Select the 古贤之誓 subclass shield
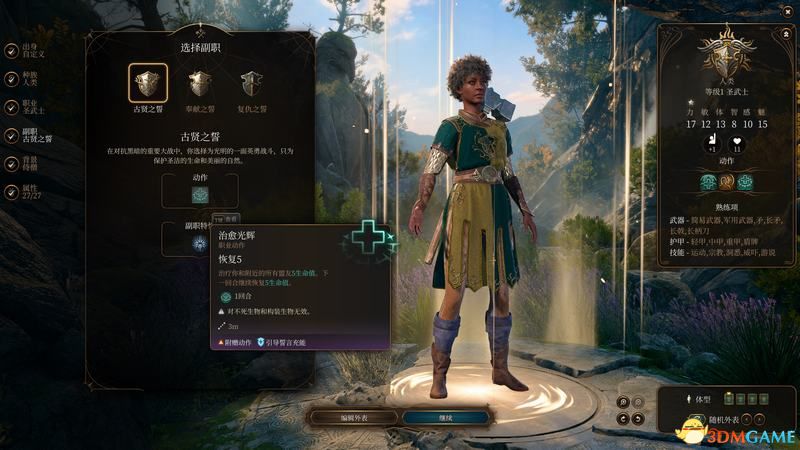The image size is (800, 450). [x=148, y=84]
